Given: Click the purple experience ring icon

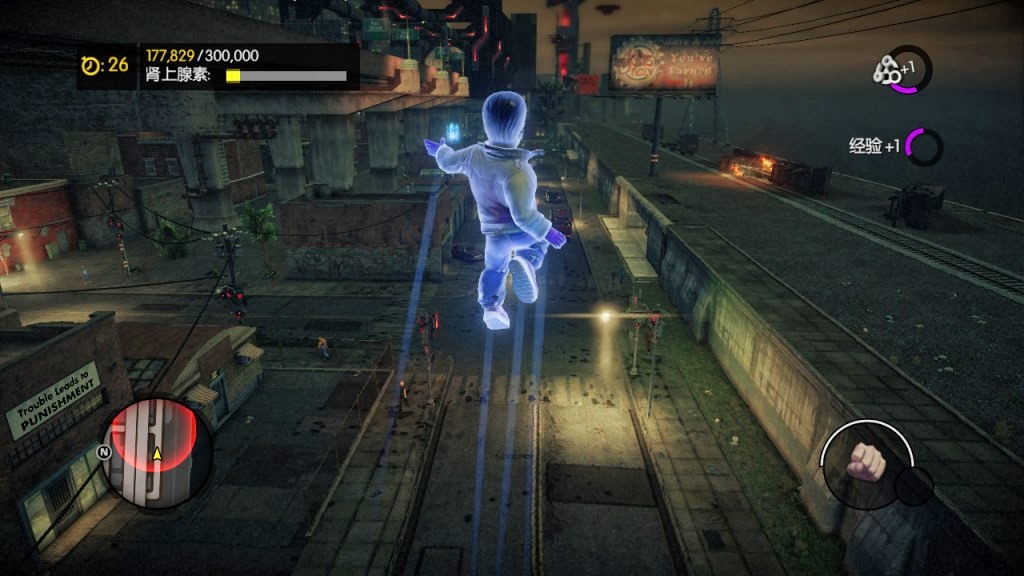Looking at the screenshot, I should [924, 147].
